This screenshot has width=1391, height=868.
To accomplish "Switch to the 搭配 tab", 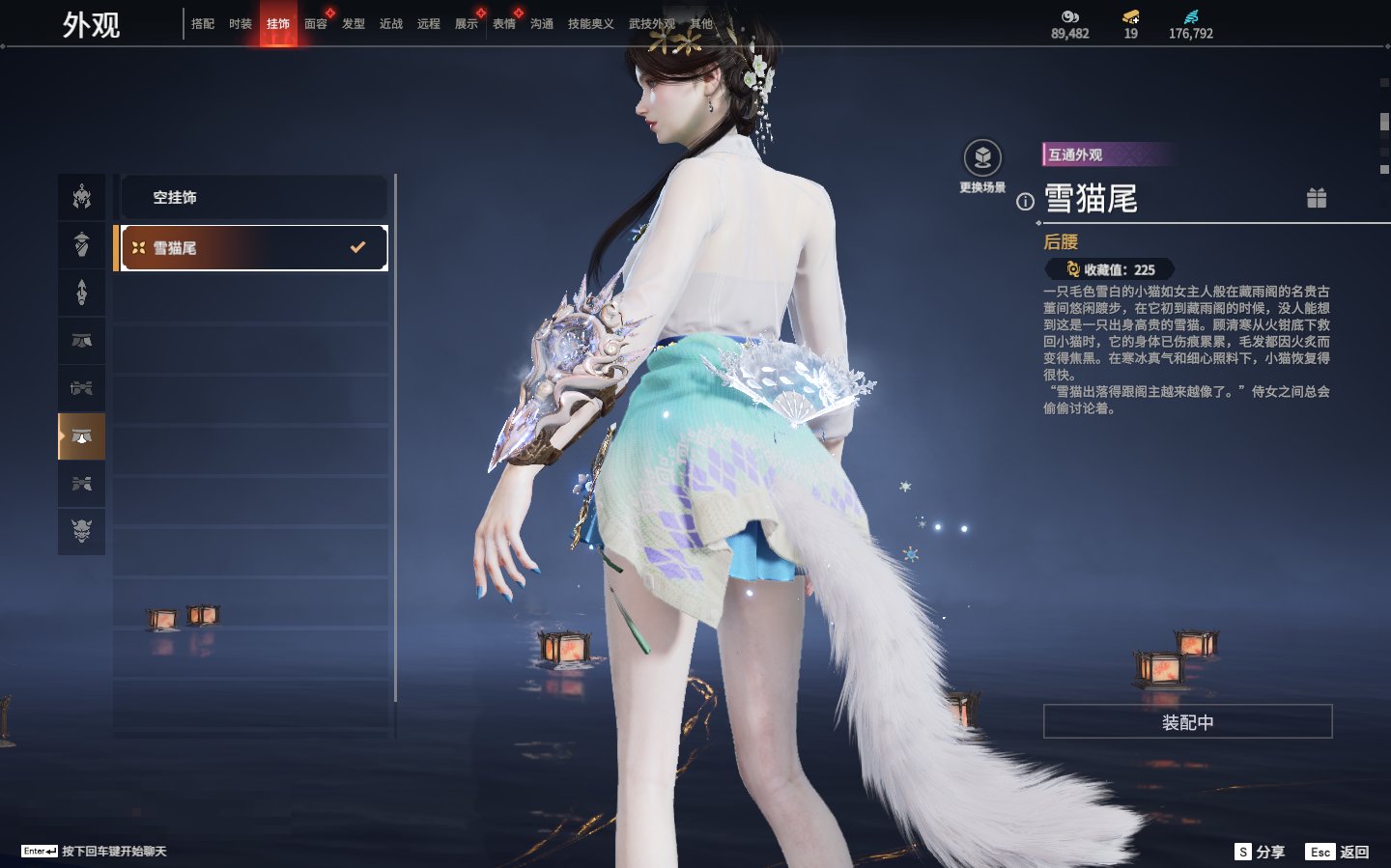I will point(203,24).
